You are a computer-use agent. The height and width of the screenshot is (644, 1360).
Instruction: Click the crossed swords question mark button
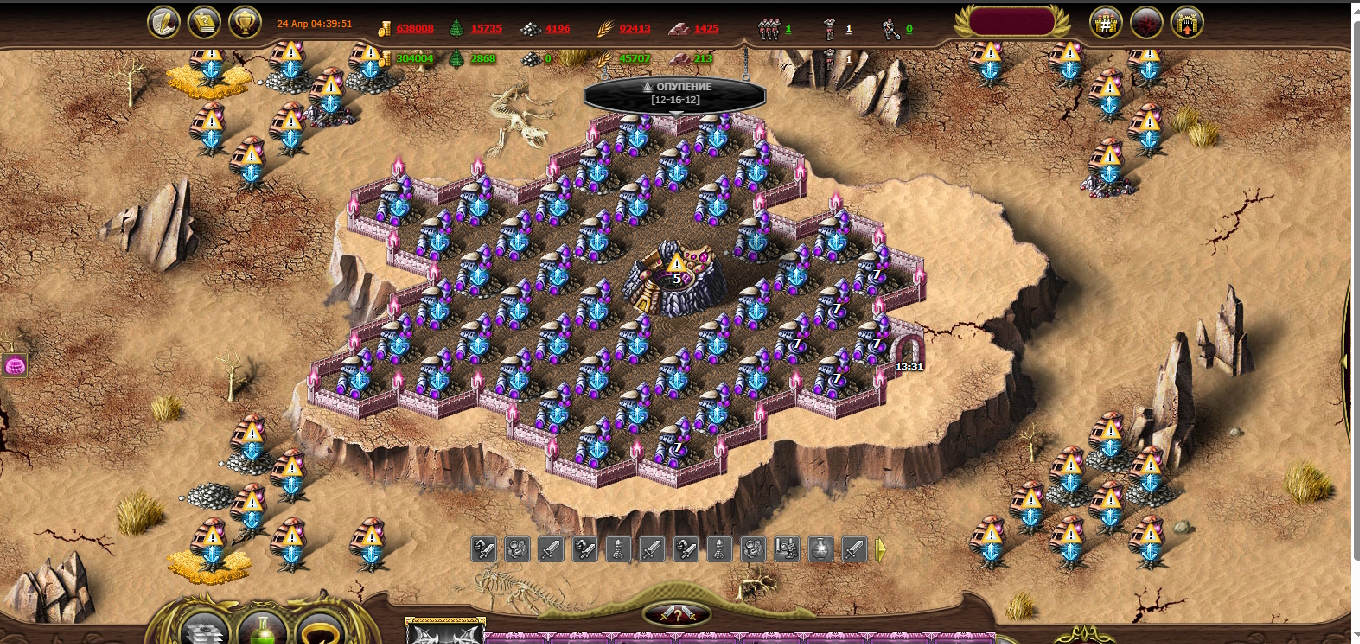click(677, 614)
